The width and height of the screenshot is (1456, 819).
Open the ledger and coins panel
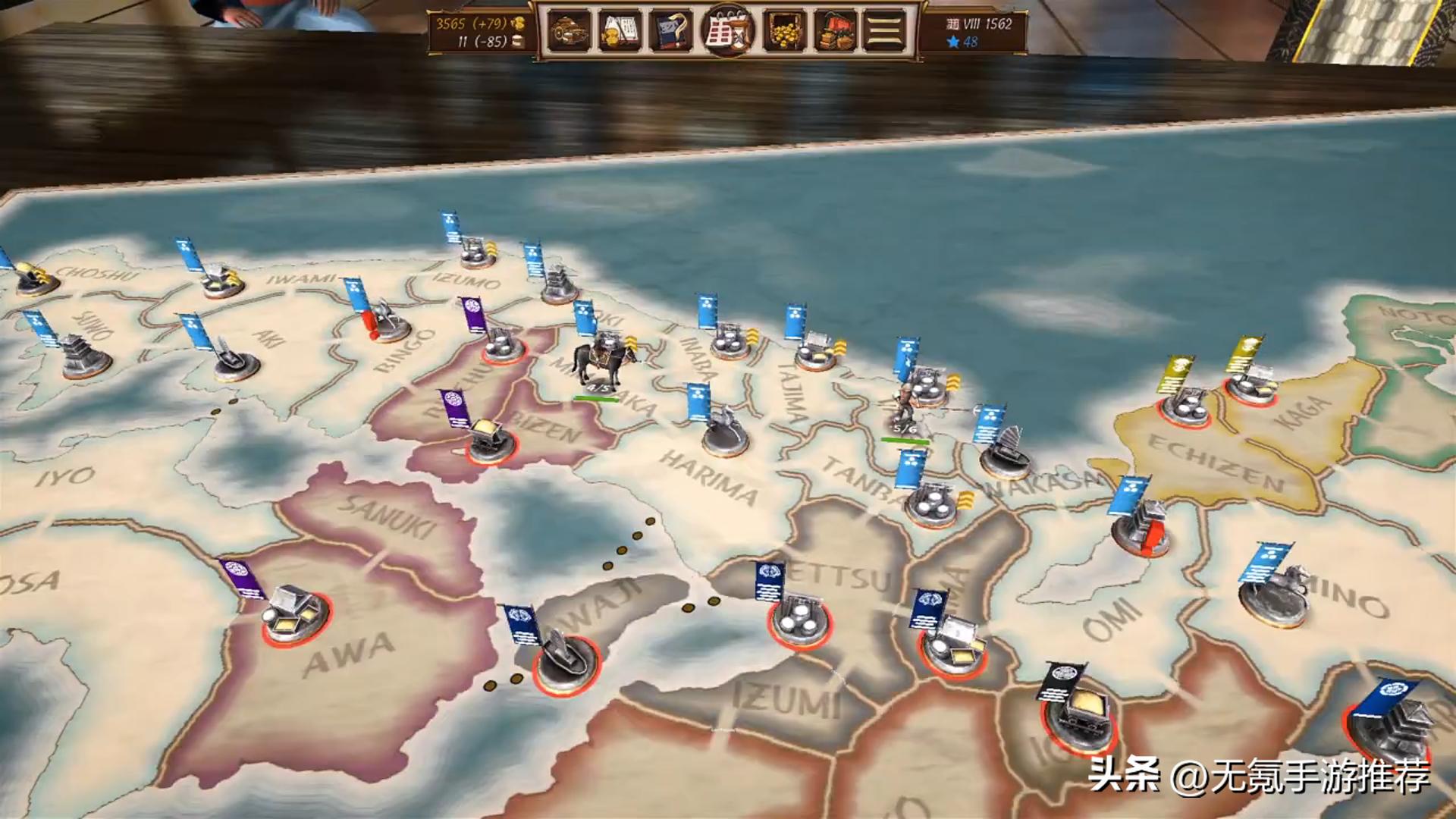pos(620,32)
